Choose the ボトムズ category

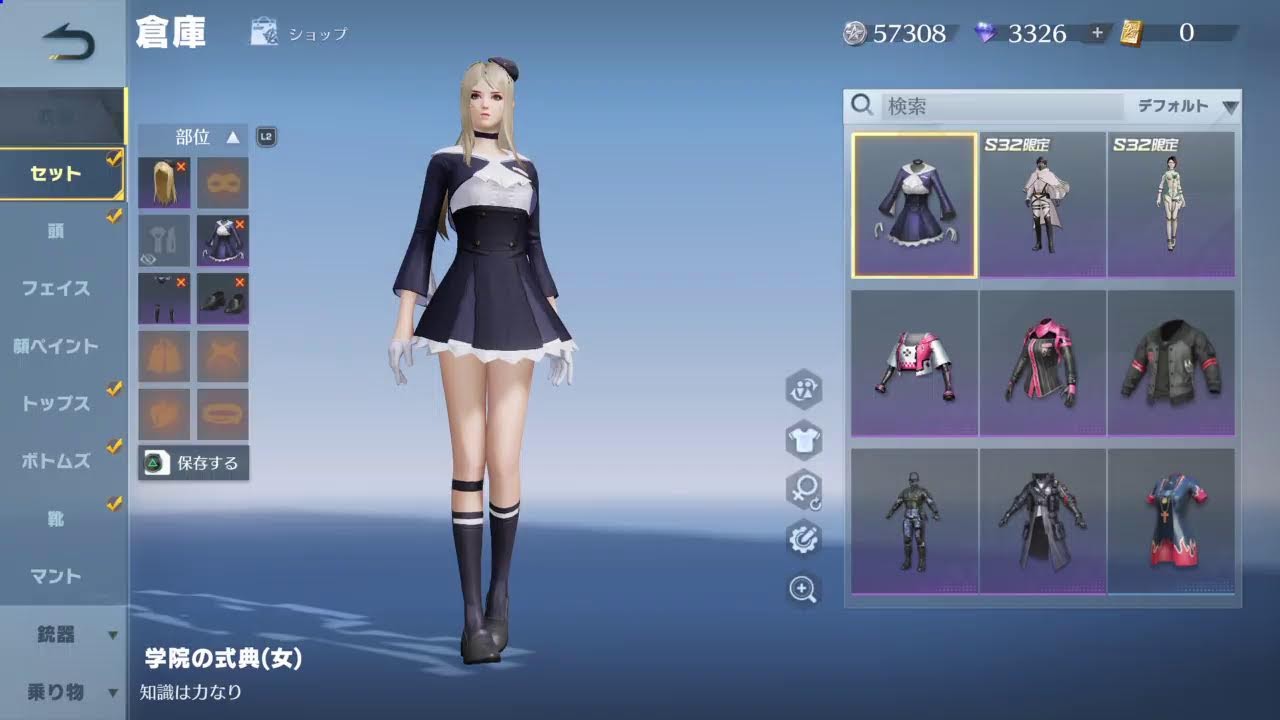click(56, 461)
